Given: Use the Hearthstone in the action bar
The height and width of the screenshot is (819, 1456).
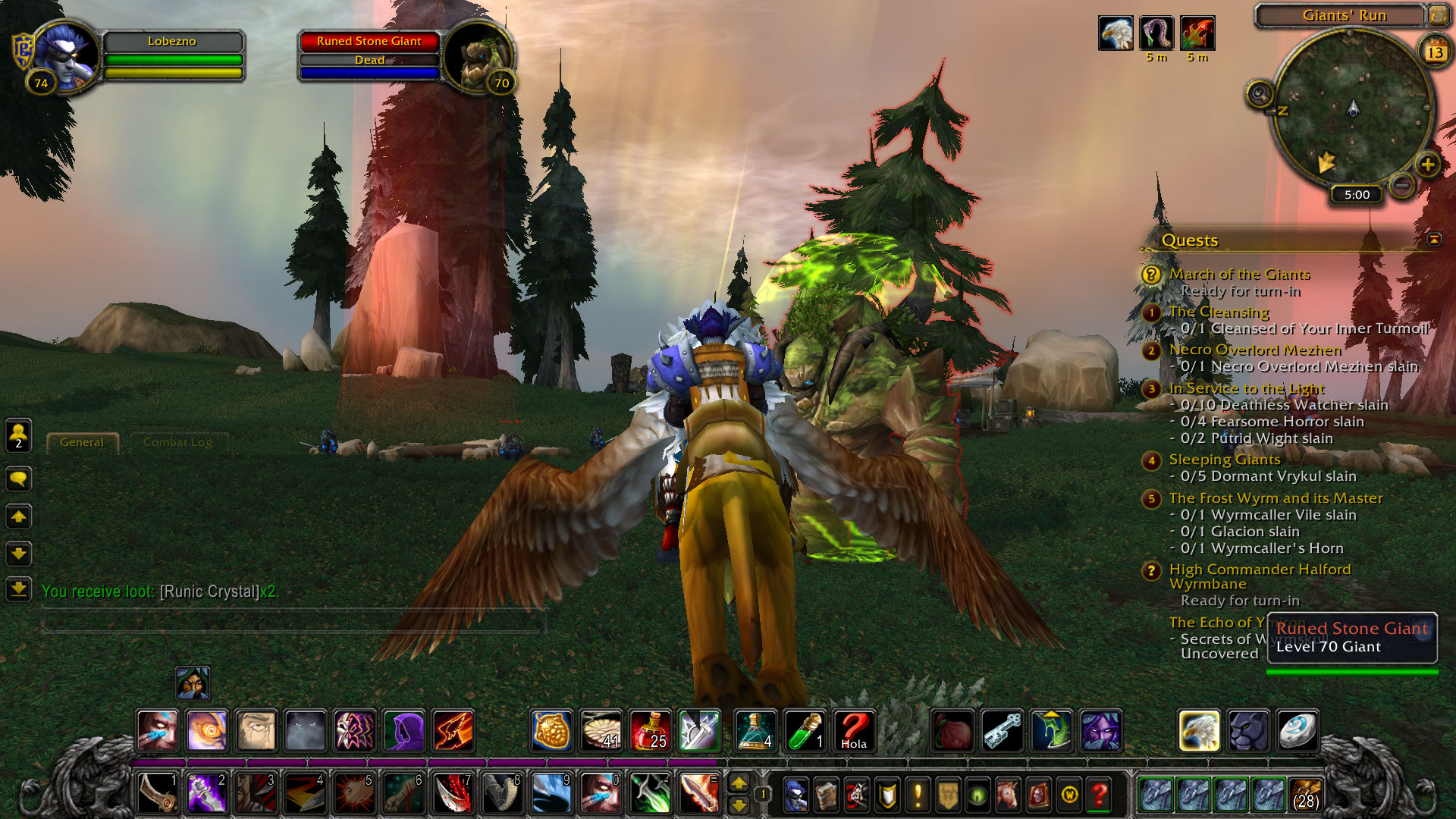Looking at the screenshot, I should coord(1295,730).
